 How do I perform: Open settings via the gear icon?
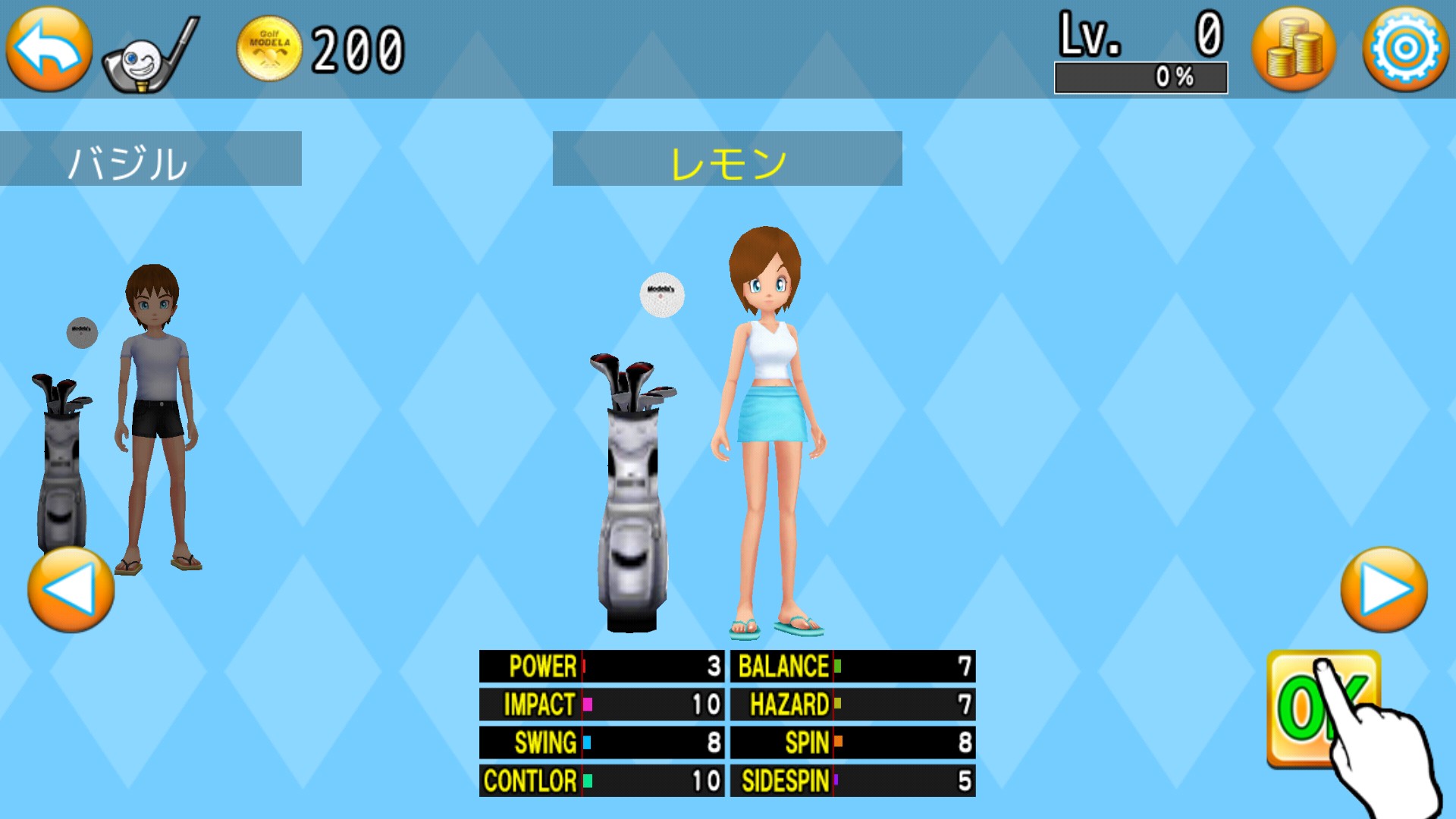tap(1405, 49)
